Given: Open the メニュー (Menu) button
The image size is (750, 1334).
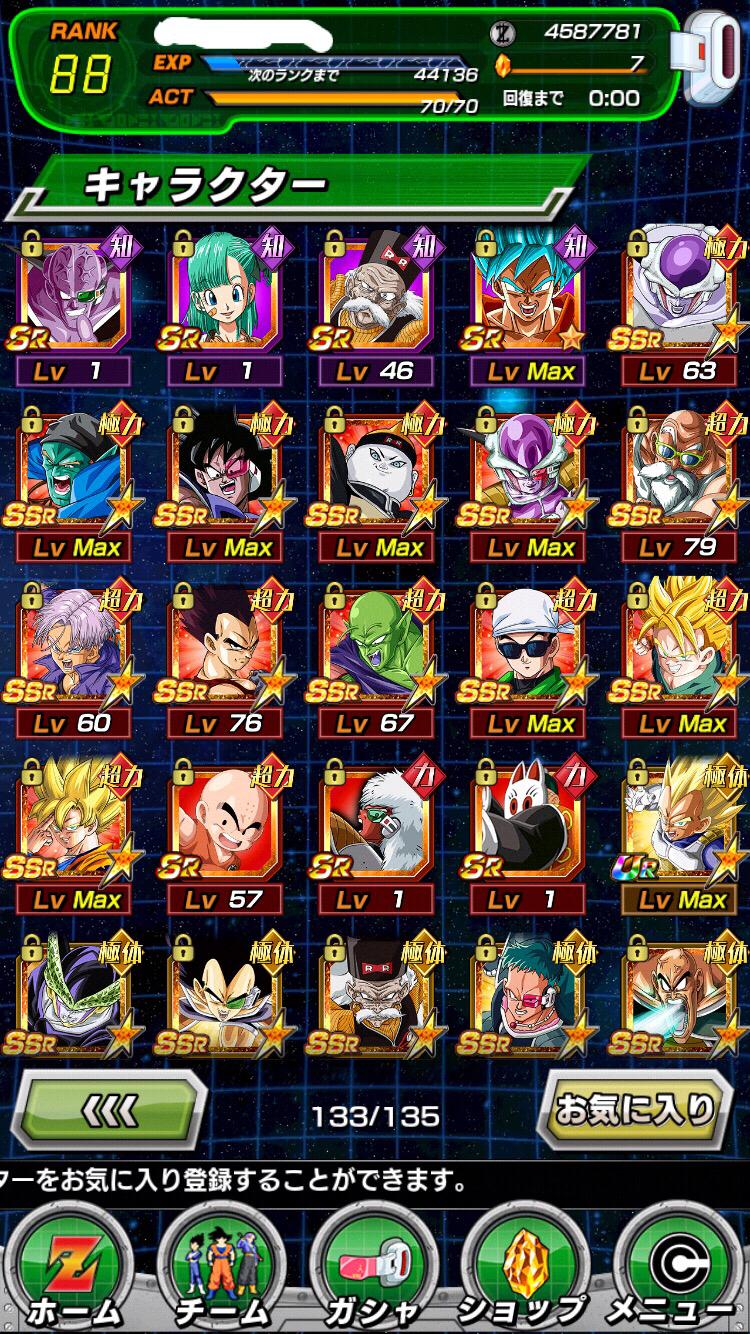Looking at the screenshot, I should pos(680,1271).
